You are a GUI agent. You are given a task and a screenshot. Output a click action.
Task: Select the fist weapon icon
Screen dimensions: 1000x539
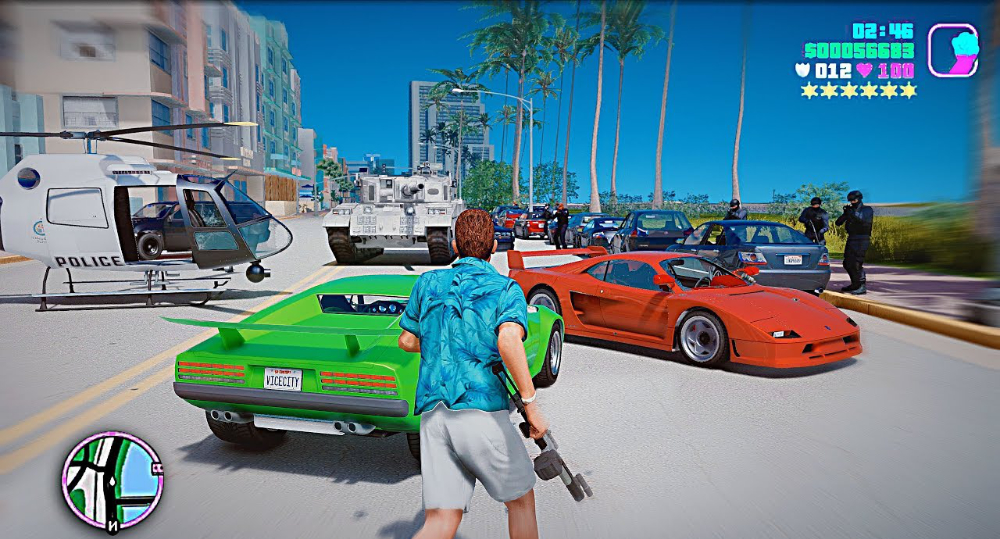pyautogui.click(x=952, y=50)
